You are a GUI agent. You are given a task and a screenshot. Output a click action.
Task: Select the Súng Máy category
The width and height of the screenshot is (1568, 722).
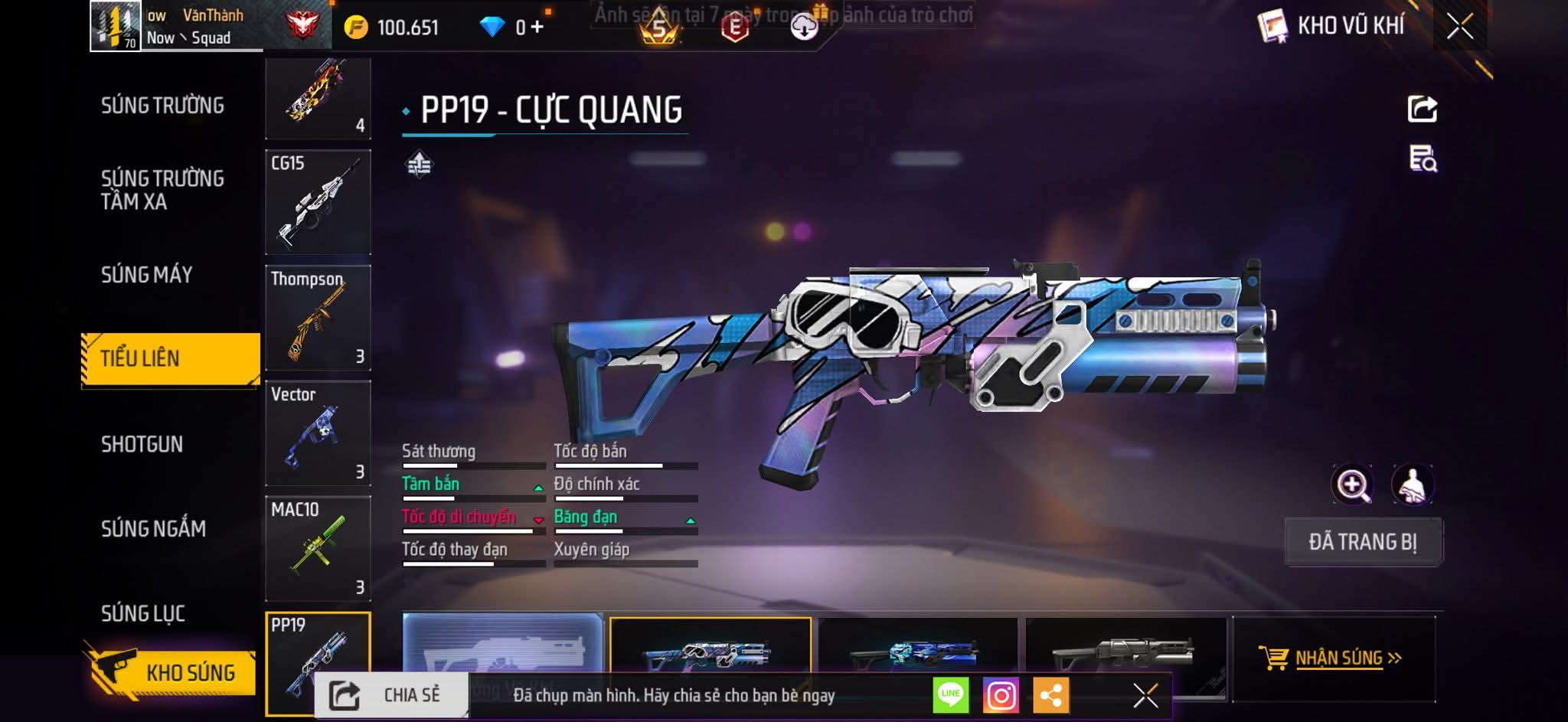[147, 275]
